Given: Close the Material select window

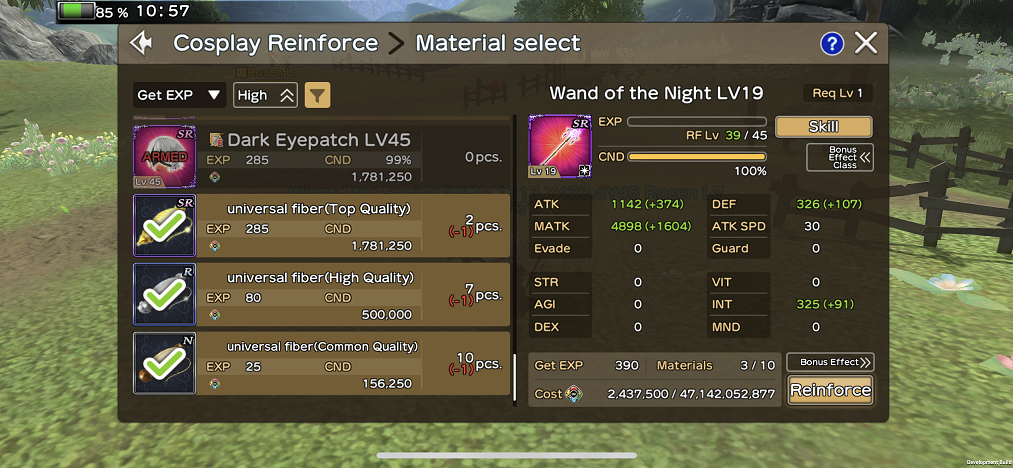Looking at the screenshot, I should tap(866, 43).
